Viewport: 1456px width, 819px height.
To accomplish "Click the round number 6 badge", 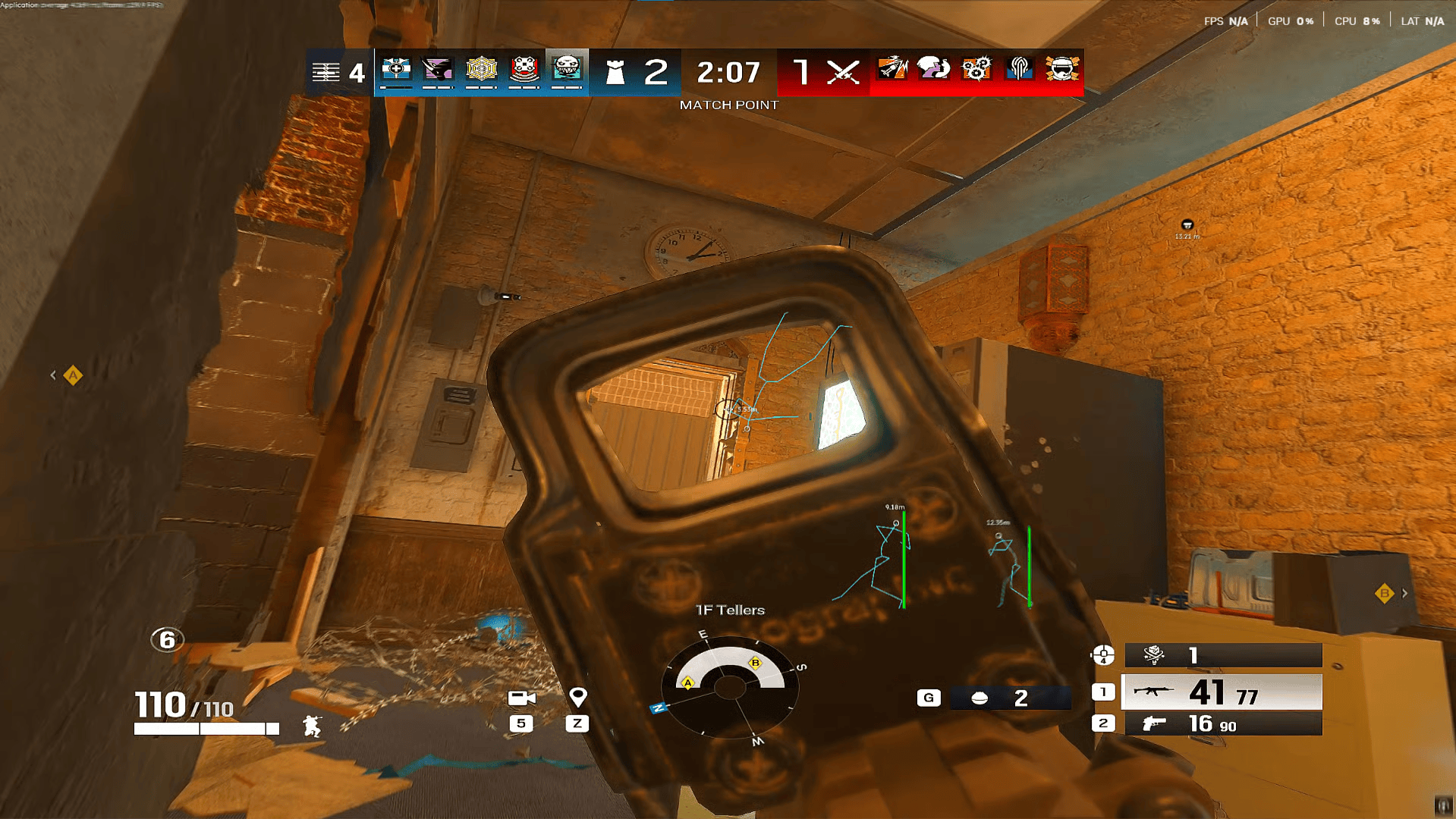I will (x=166, y=641).
